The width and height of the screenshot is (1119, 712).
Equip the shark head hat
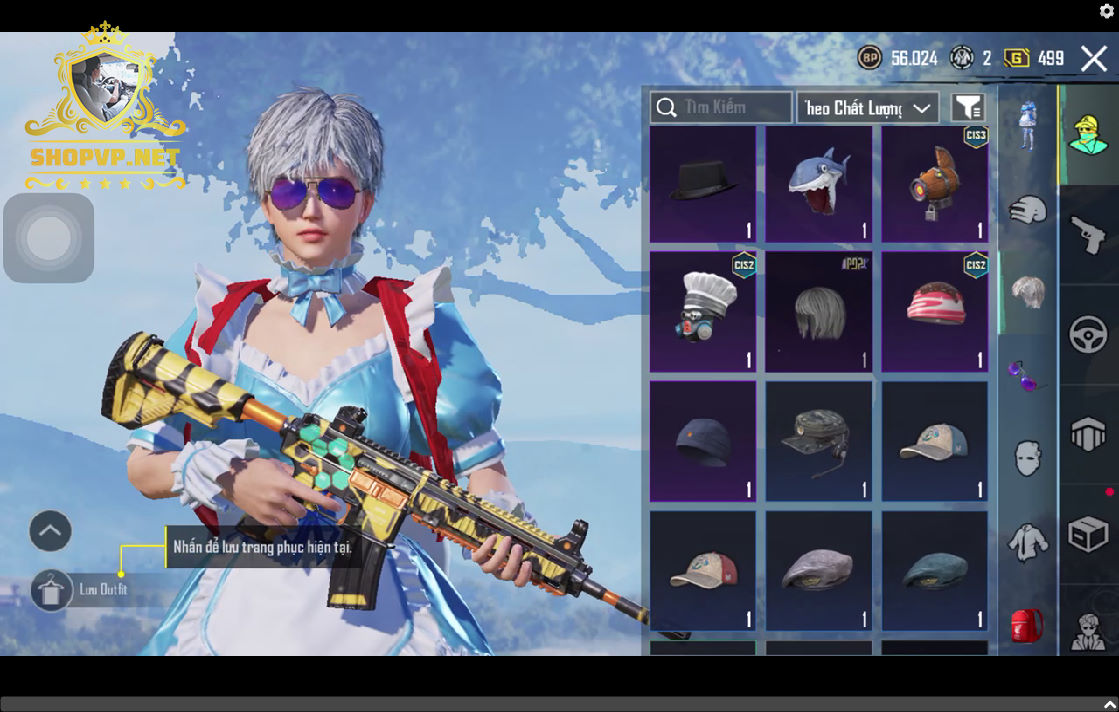819,185
